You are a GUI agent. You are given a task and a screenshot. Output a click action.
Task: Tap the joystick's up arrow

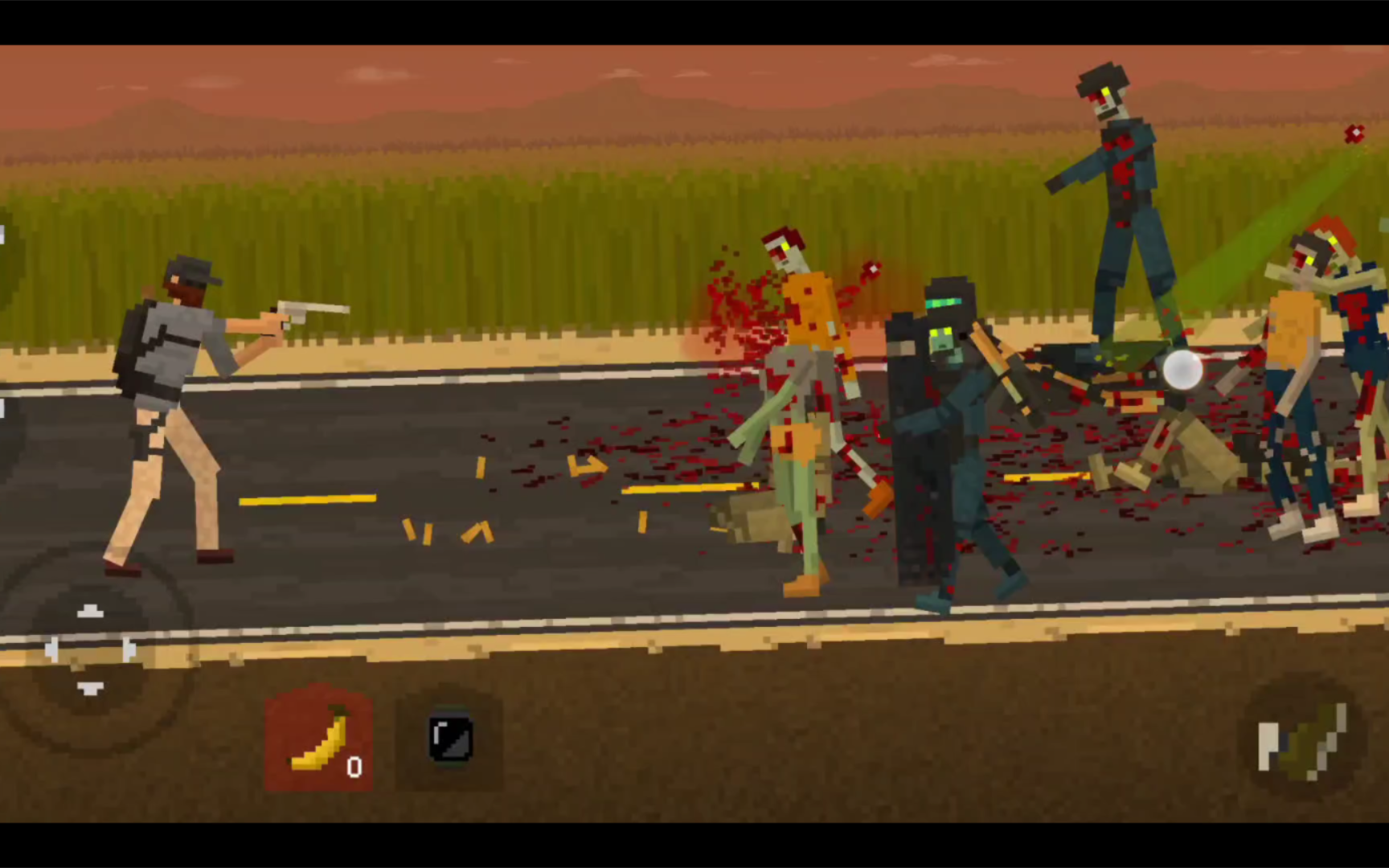(90, 612)
